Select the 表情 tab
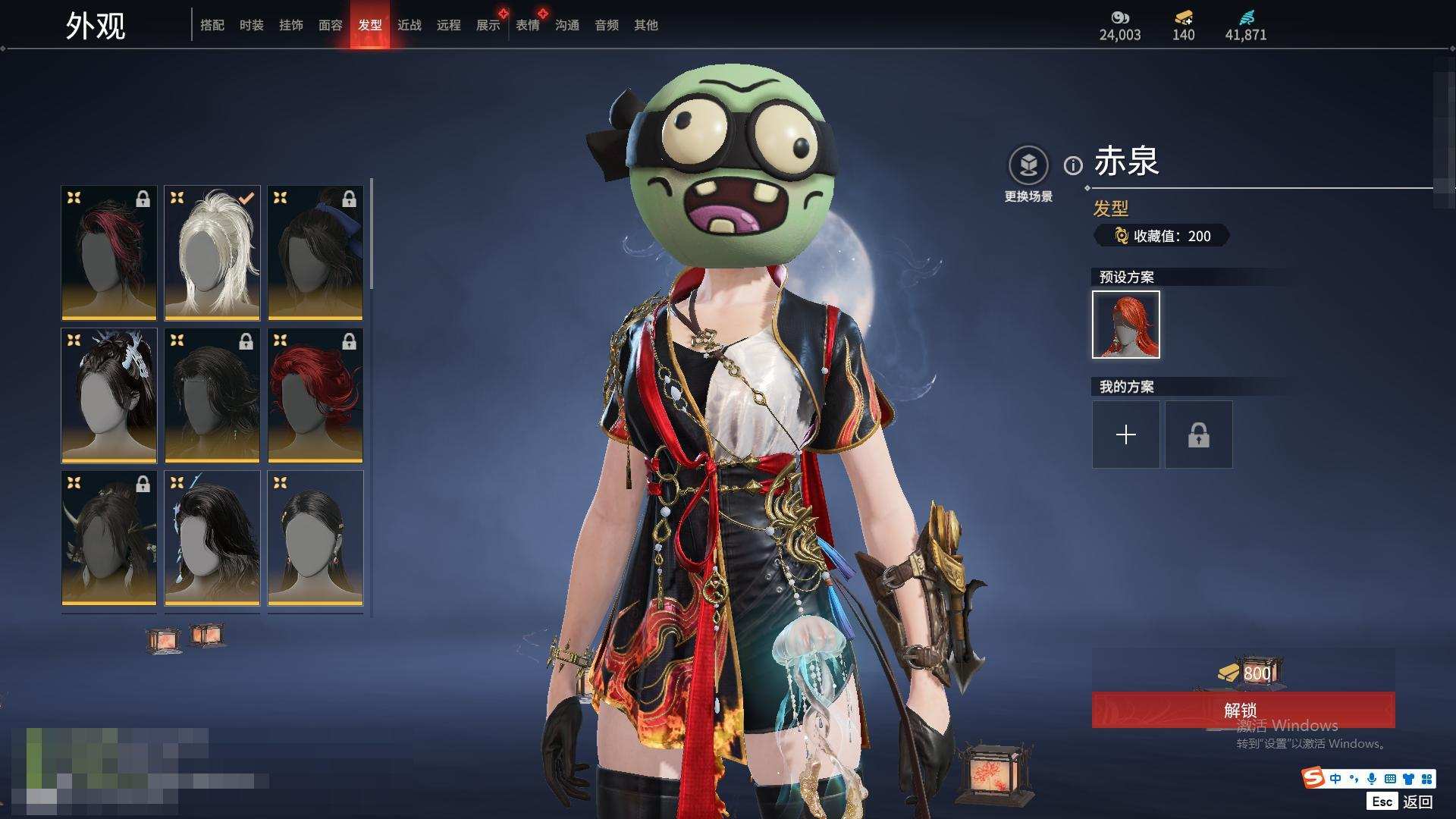 point(527,25)
